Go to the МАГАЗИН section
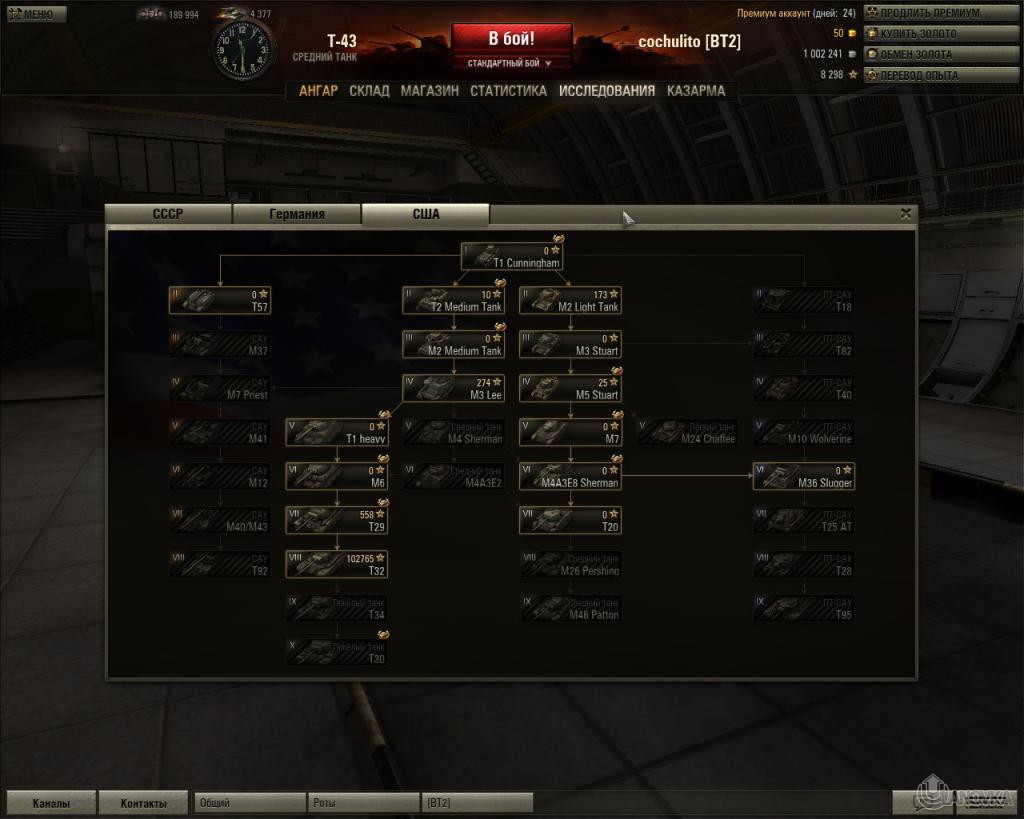Viewport: 1024px width, 819px height. pyautogui.click(x=430, y=90)
